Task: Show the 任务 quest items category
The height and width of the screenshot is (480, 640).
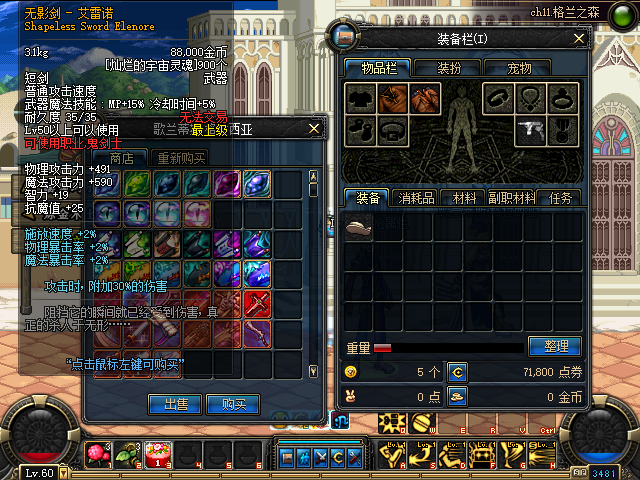Action: click(x=560, y=197)
